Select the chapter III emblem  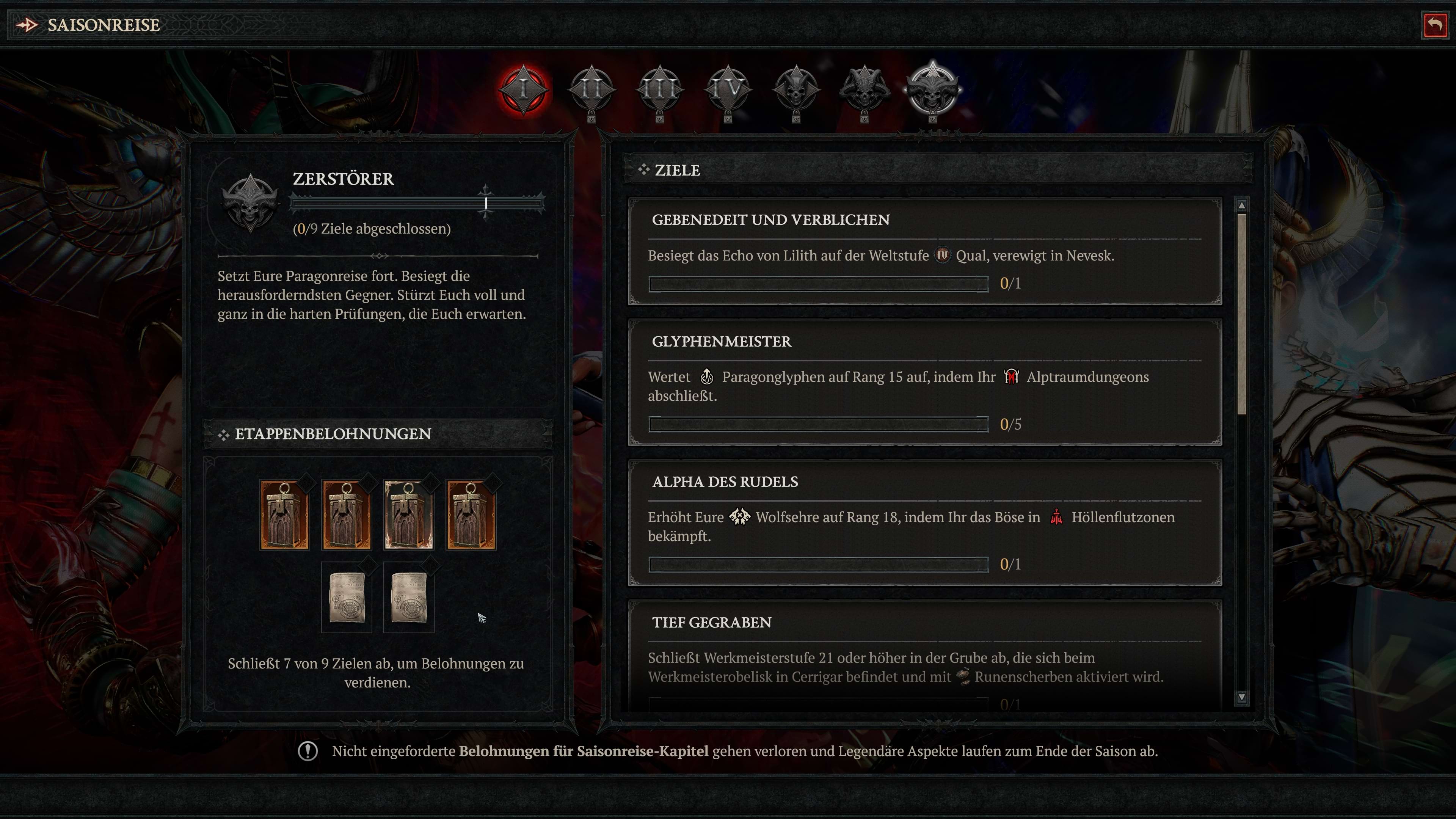tap(660, 89)
